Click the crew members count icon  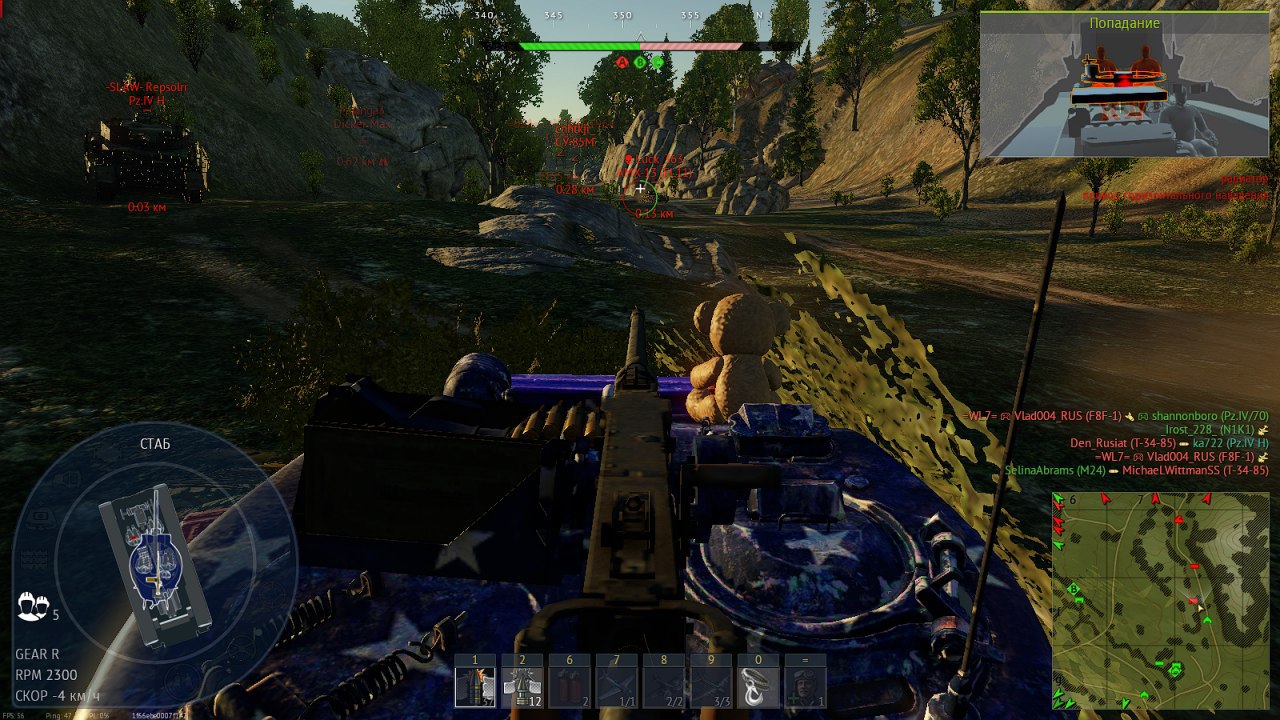tap(33, 605)
